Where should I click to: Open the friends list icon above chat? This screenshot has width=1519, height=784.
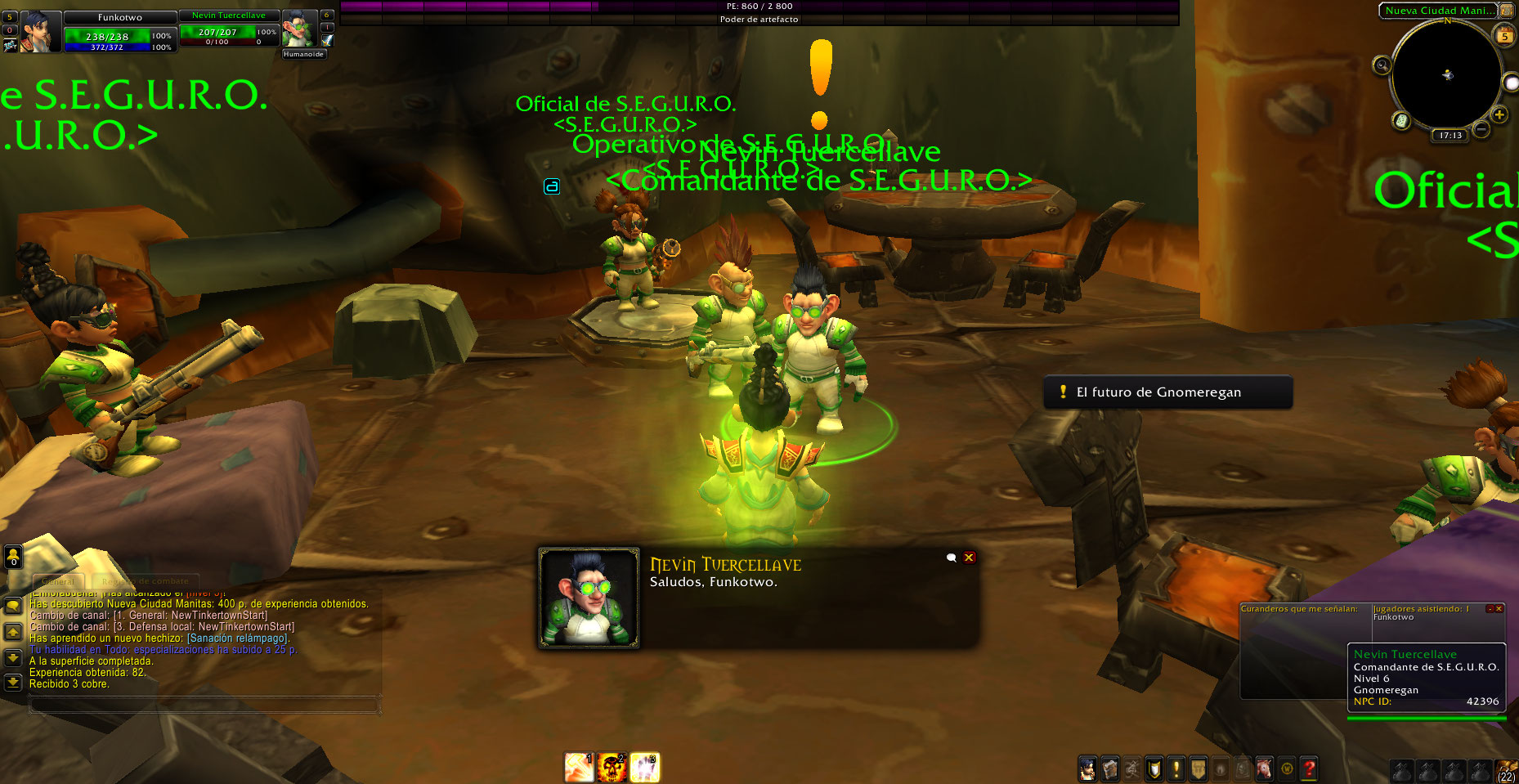[13, 557]
